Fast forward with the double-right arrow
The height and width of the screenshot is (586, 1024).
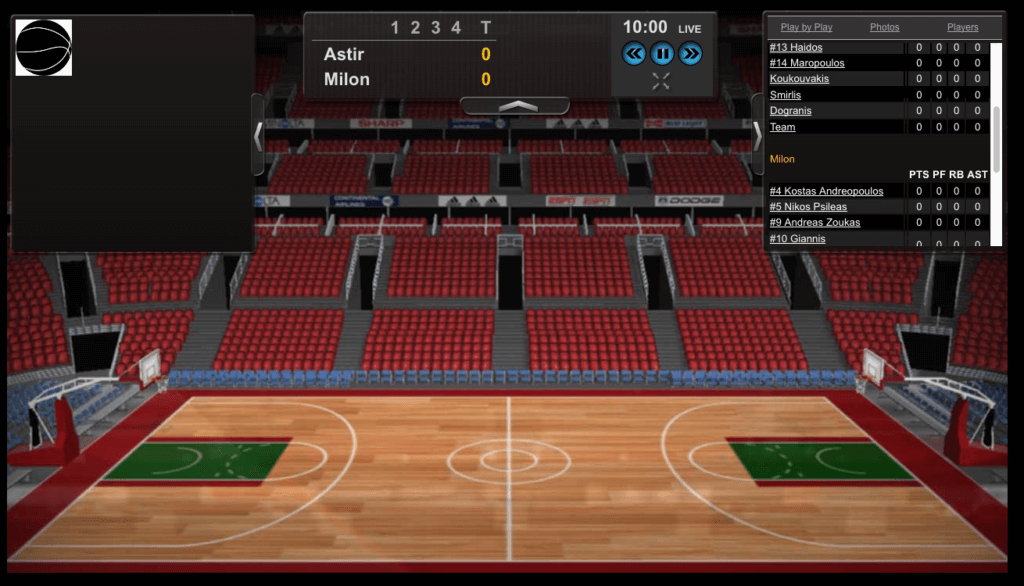coord(690,54)
